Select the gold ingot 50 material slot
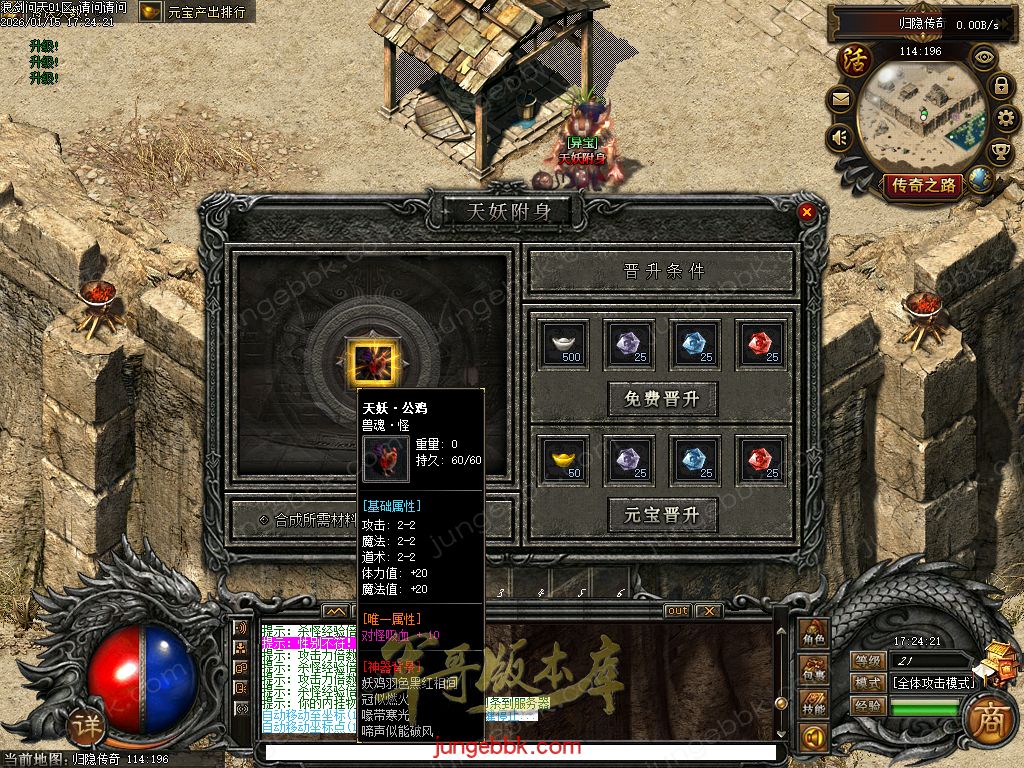The width and height of the screenshot is (1024, 768). pyautogui.click(x=565, y=459)
